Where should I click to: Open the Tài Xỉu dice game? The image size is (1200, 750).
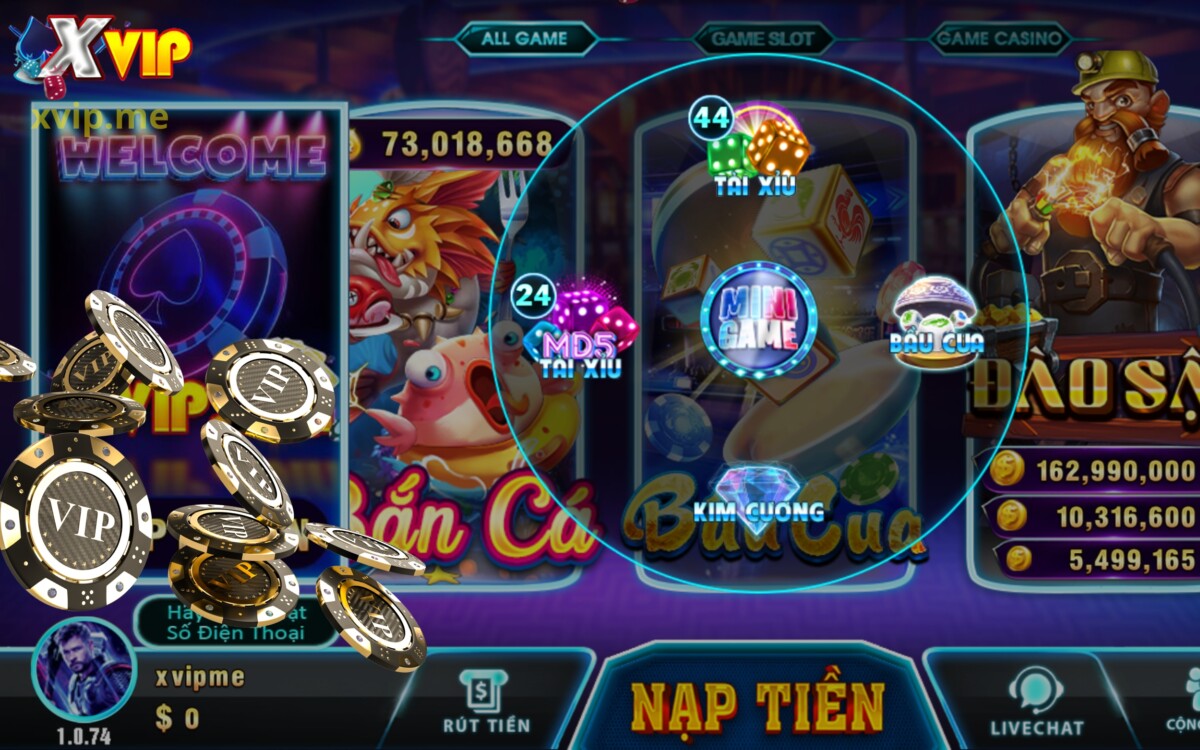click(756, 152)
